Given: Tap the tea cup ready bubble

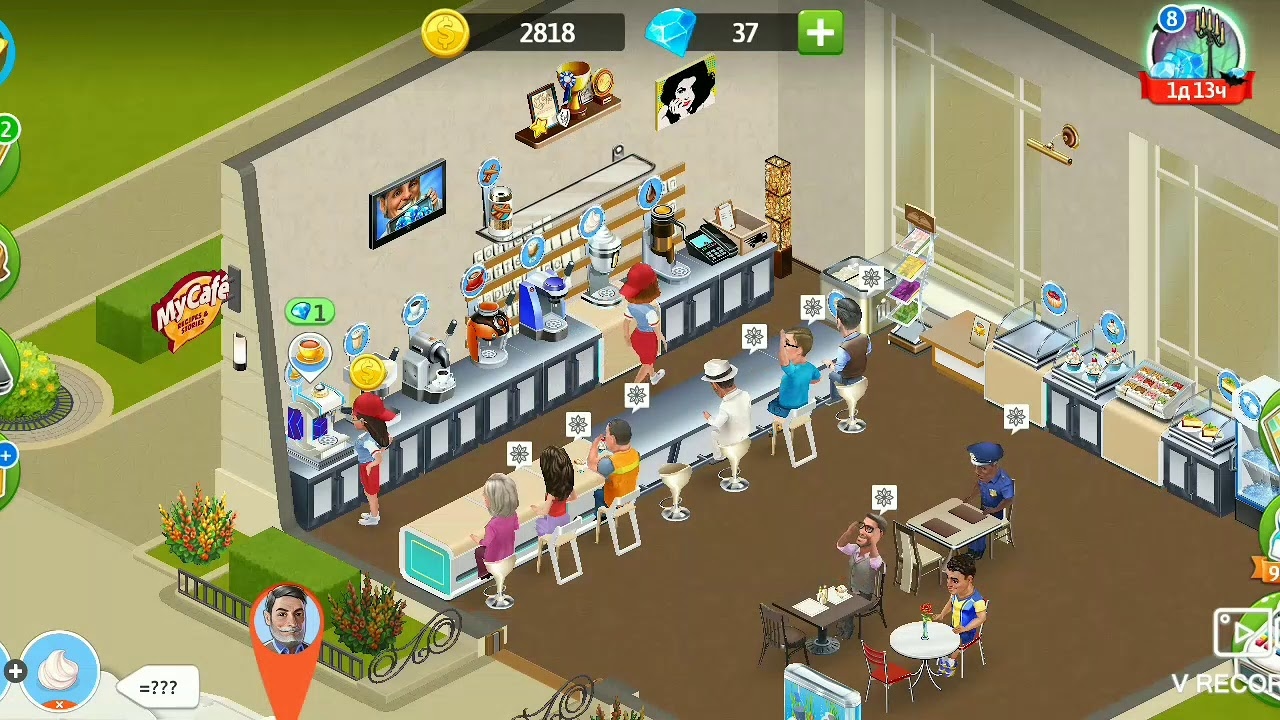Looking at the screenshot, I should (x=310, y=351).
